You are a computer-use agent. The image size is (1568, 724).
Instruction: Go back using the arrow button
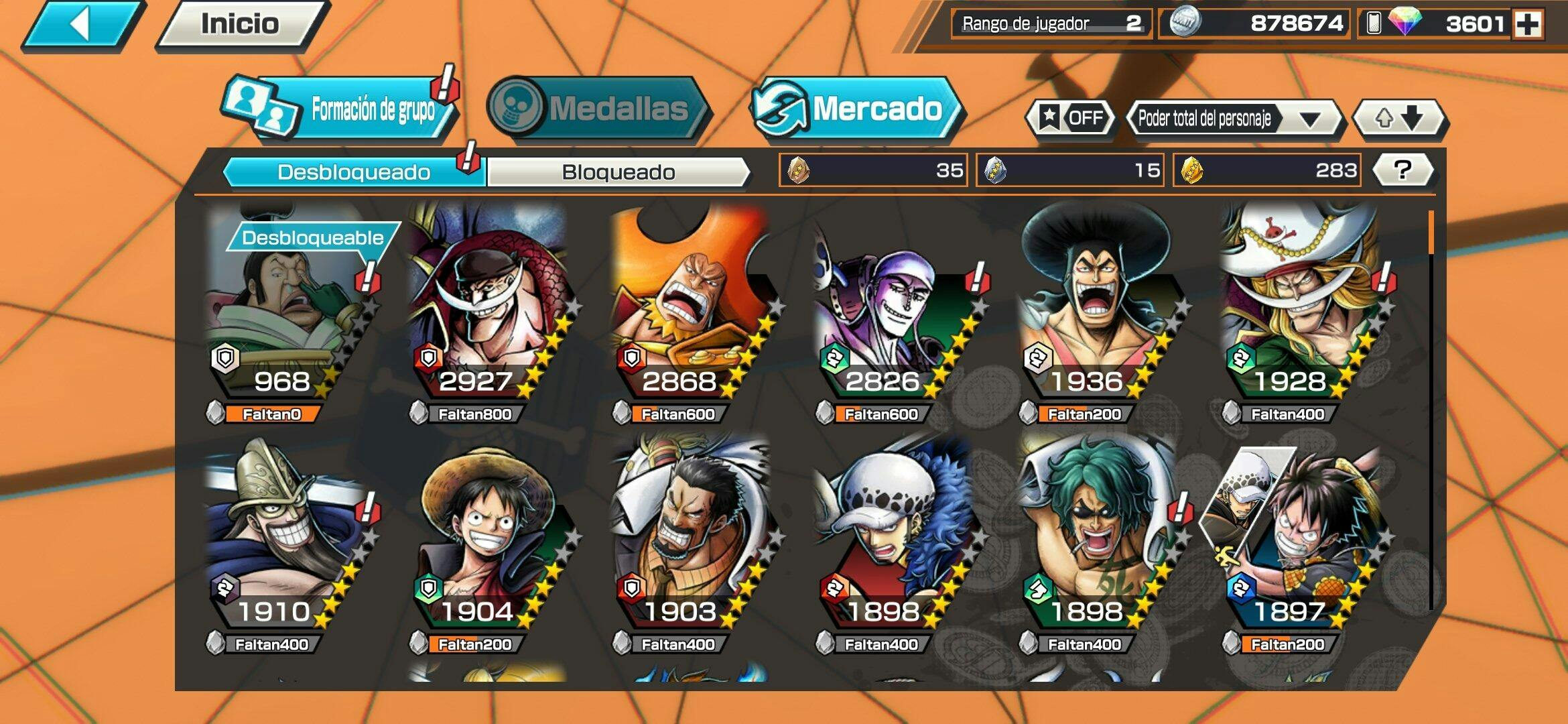[82, 25]
